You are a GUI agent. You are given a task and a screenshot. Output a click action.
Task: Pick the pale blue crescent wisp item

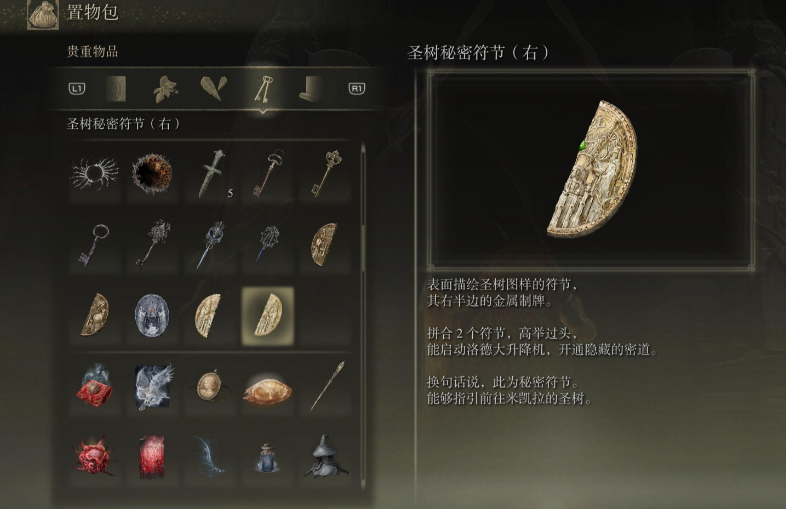tap(210, 454)
